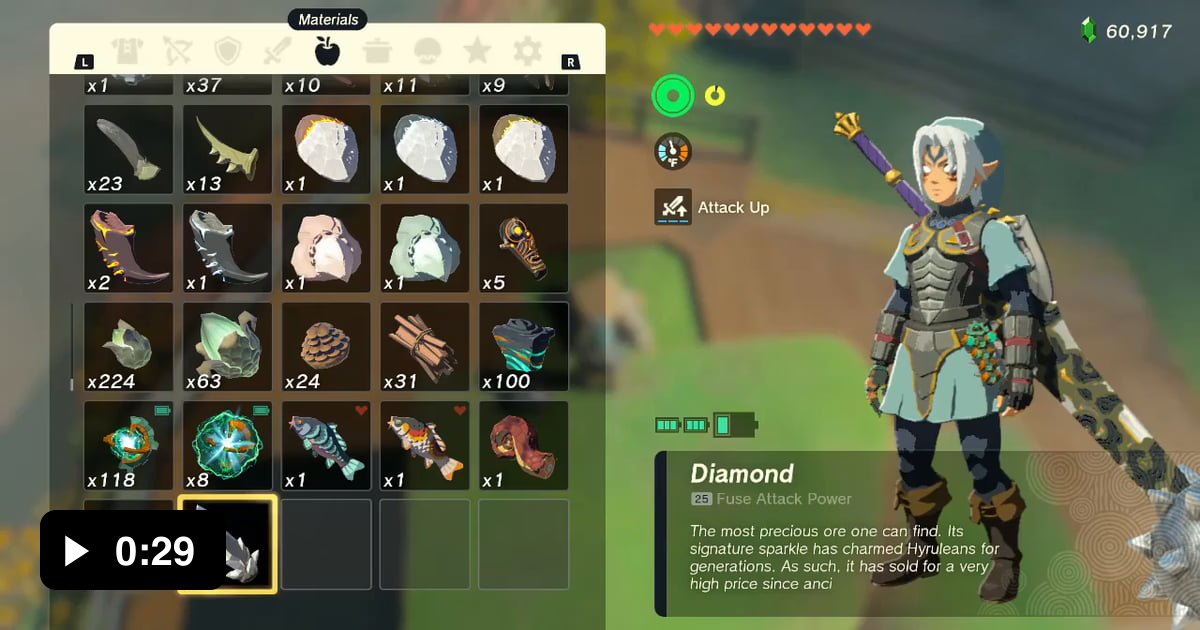The image size is (1200, 630).
Task: Select the construct horn stack of 5
Action: tap(523, 248)
